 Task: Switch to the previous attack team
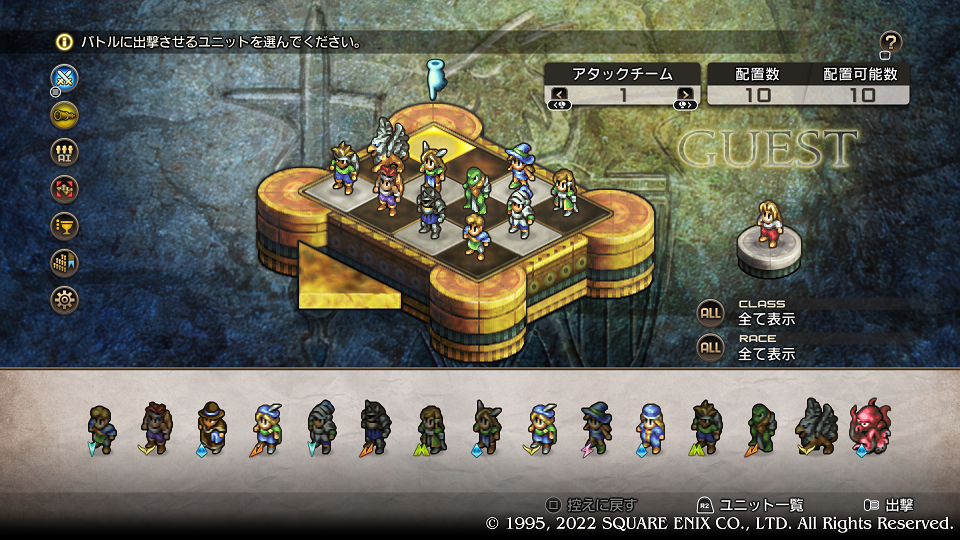click(x=558, y=96)
